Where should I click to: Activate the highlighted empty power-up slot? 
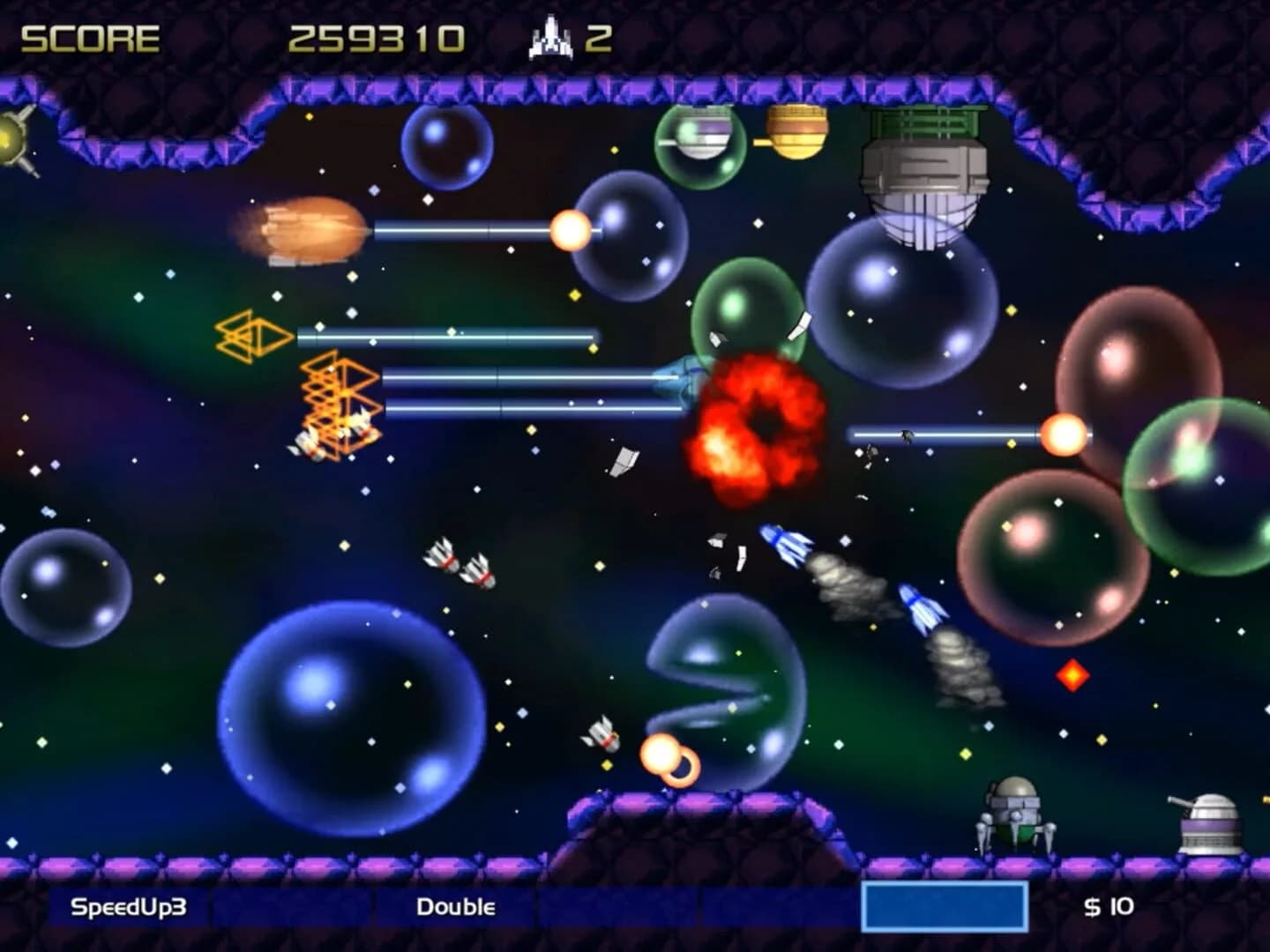[944, 907]
